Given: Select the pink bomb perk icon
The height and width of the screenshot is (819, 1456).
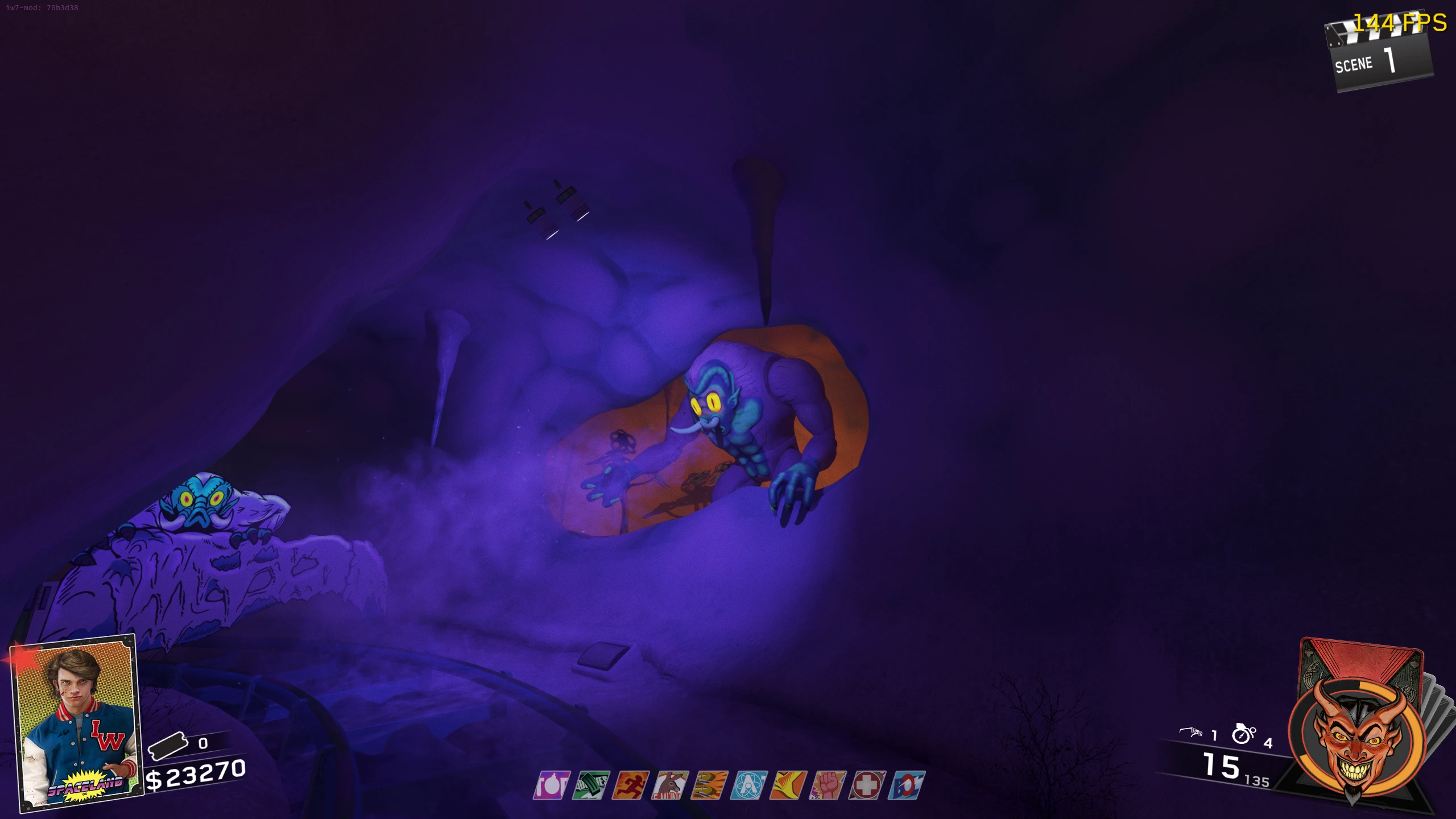Looking at the screenshot, I should 551,785.
